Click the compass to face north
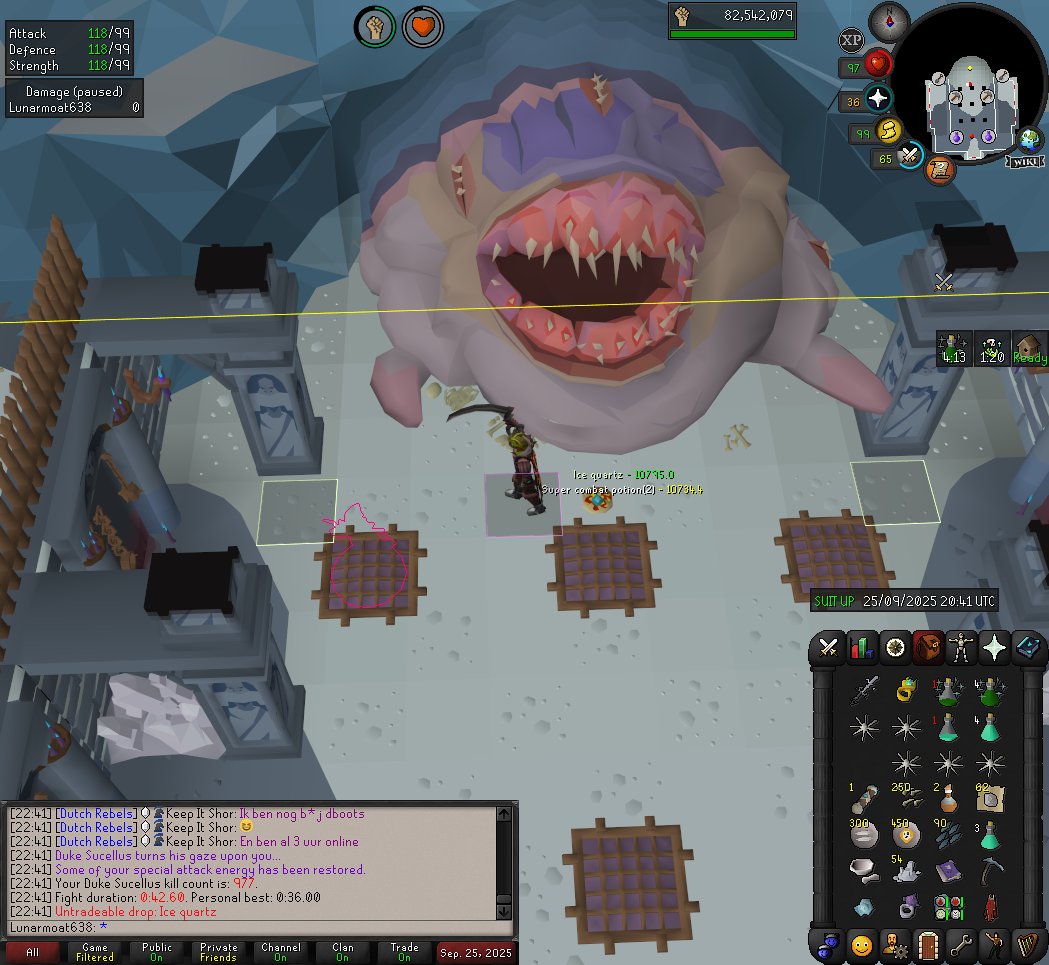The image size is (1049, 965). coord(888,19)
